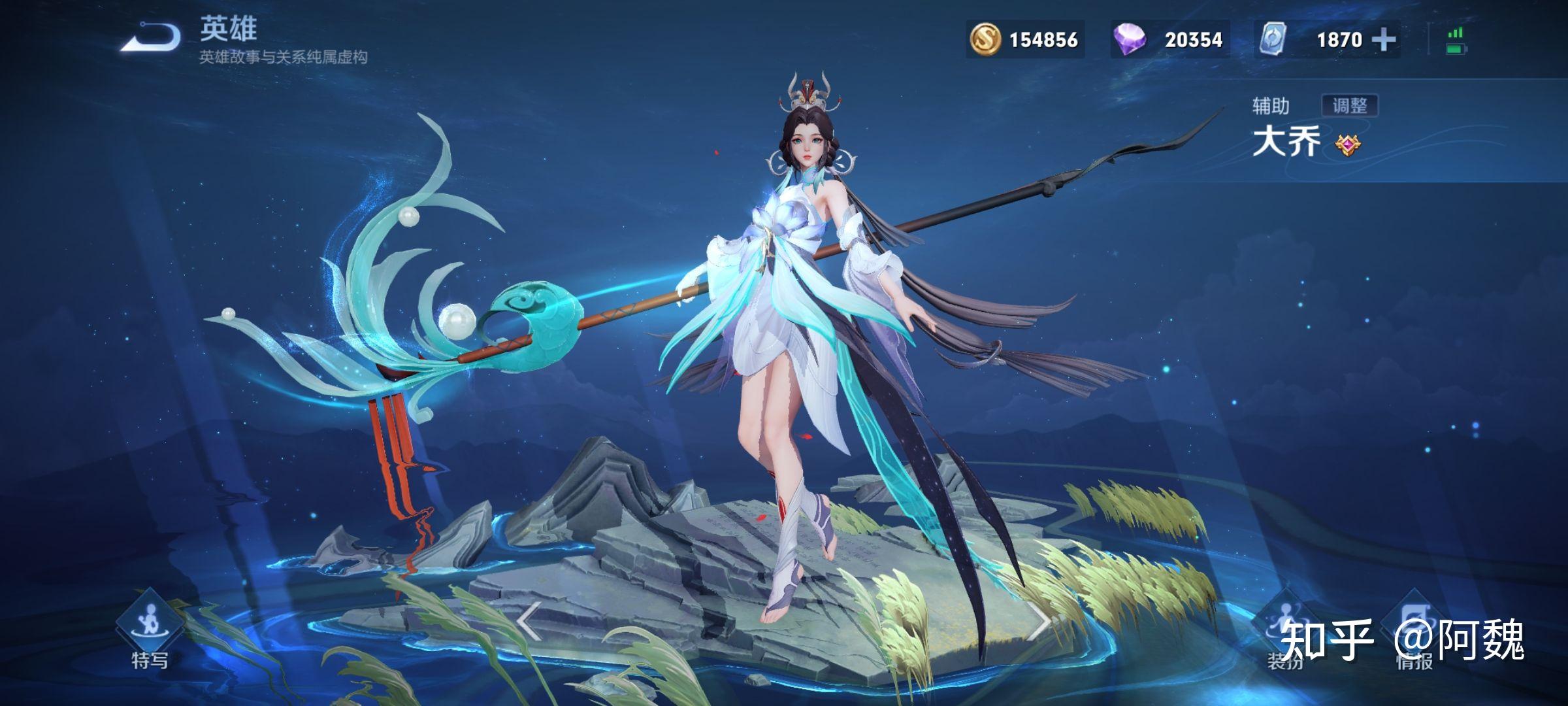
Task: Show the next hero with right arrow
Action: tap(1038, 620)
